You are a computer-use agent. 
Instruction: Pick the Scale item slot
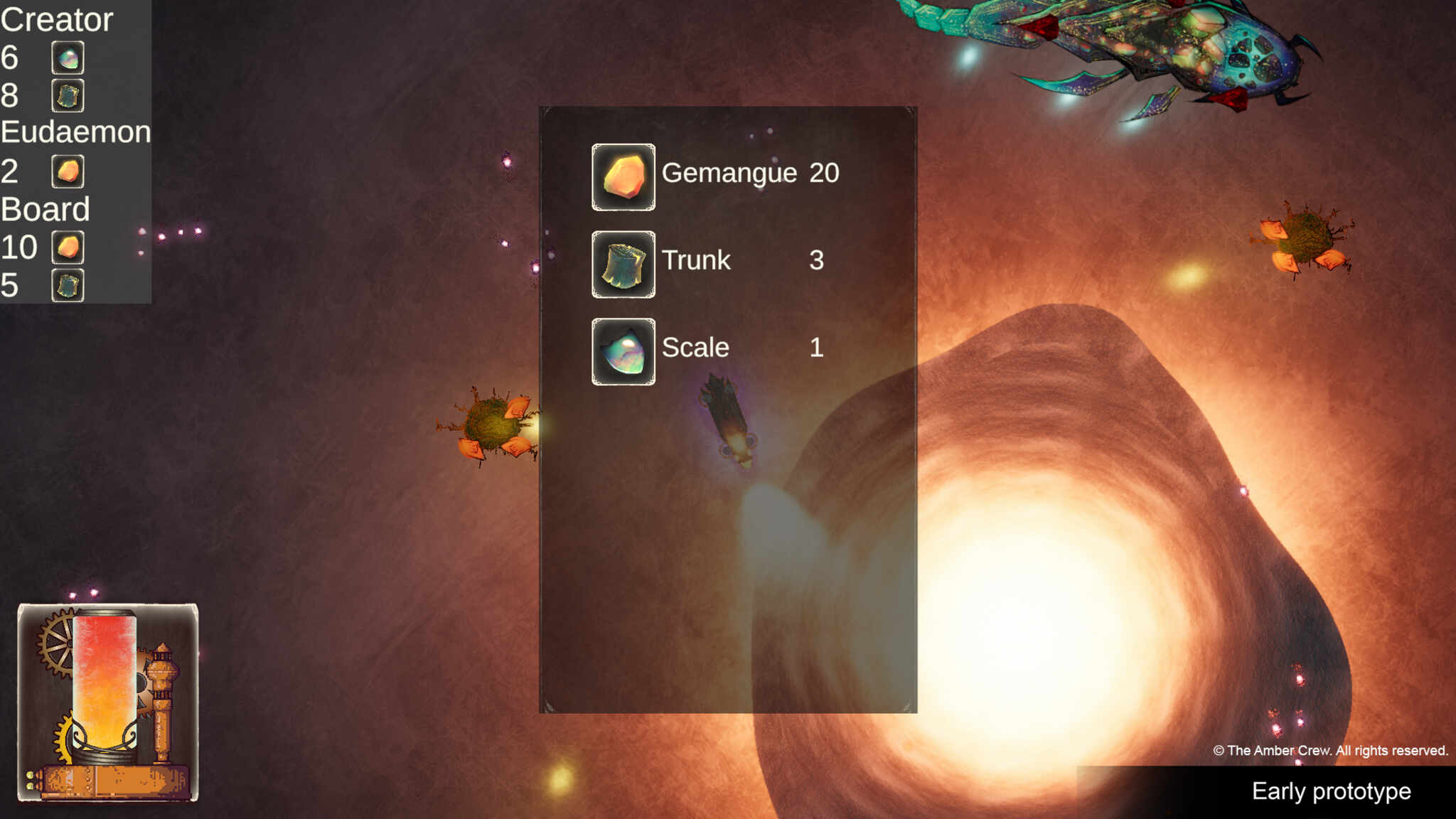(x=623, y=352)
